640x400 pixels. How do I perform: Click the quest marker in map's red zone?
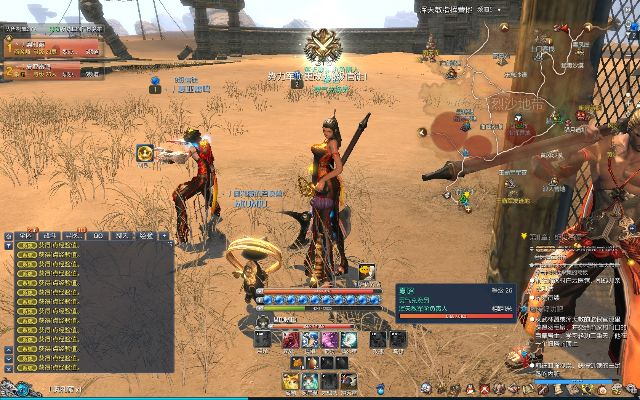coord(464,127)
